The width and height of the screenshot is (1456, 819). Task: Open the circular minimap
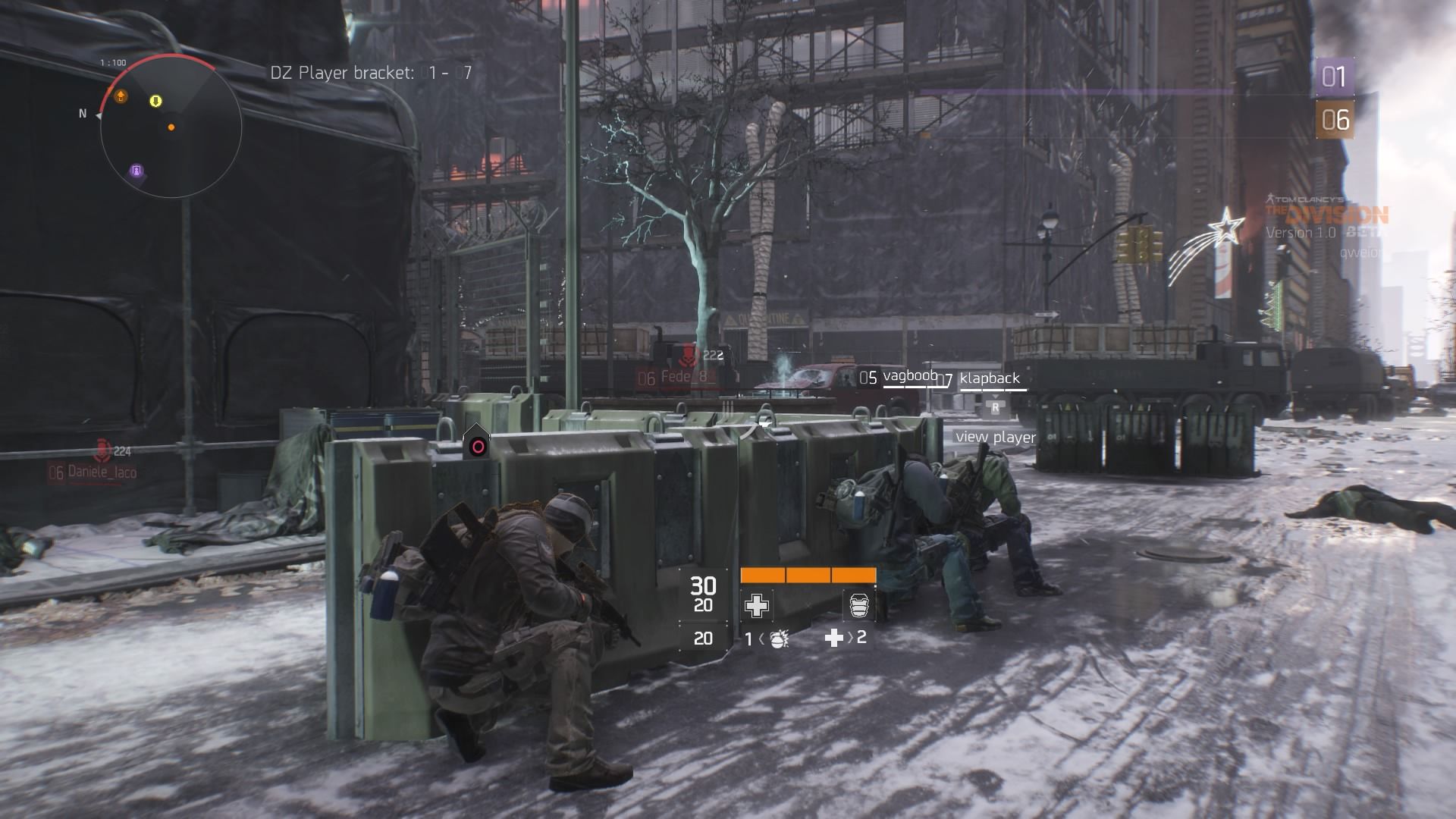(x=171, y=127)
